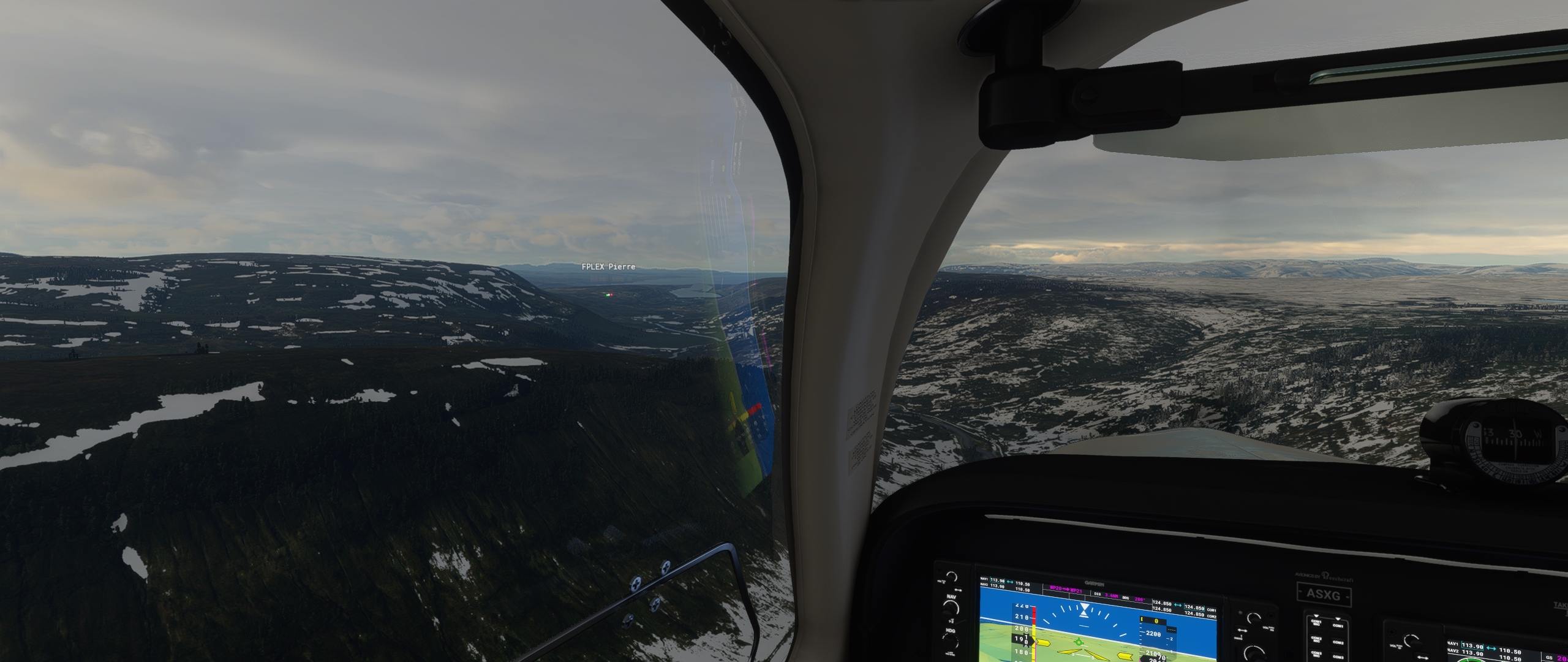This screenshot has height=662, width=1568.
Task: Turn the HDG heading knob
Action: pos(949,642)
